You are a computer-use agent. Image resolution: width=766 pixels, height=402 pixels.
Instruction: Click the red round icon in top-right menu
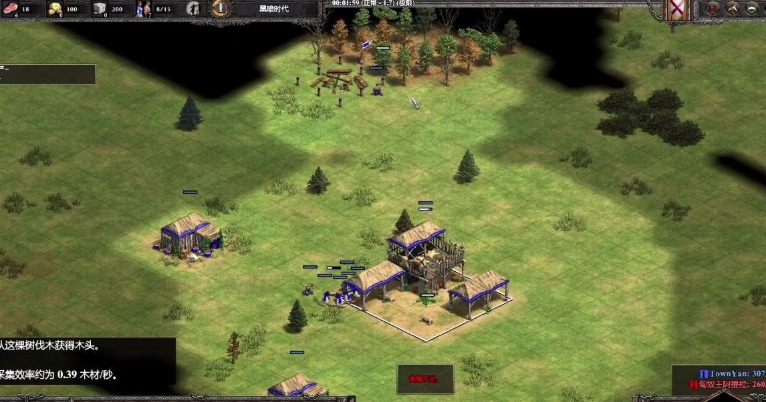[x=713, y=9]
